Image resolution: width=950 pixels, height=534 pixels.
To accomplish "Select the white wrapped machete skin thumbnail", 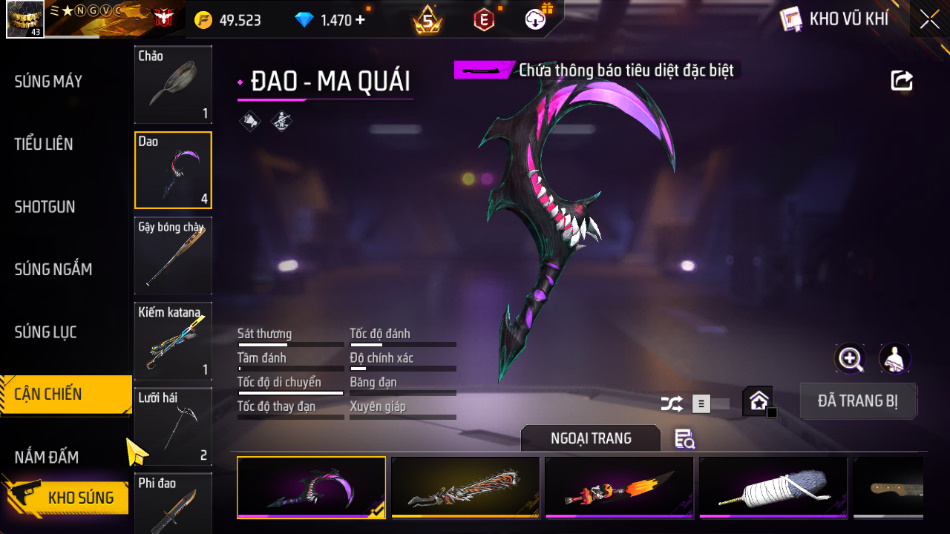I will (x=773, y=488).
